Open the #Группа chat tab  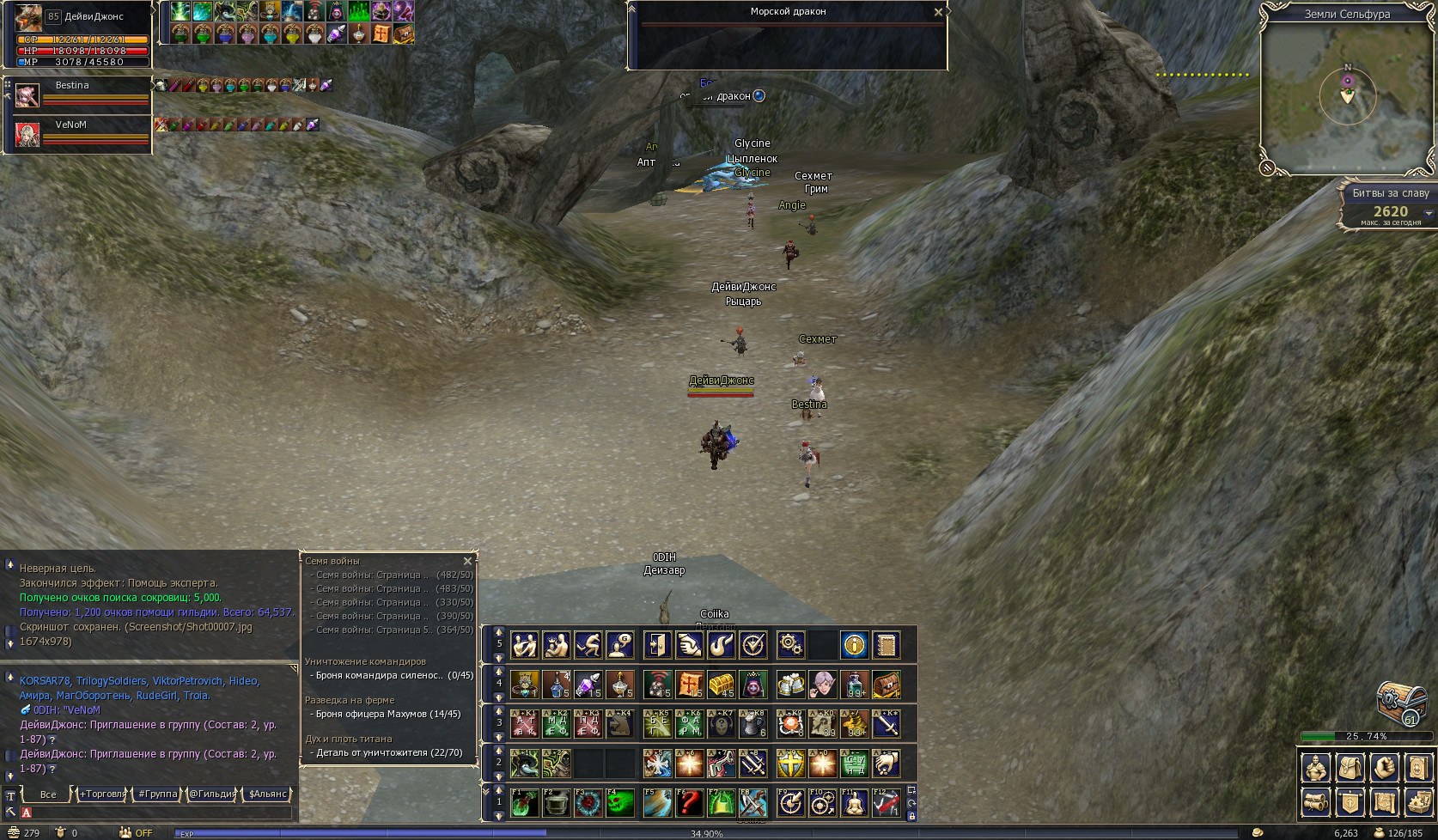(x=158, y=794)
